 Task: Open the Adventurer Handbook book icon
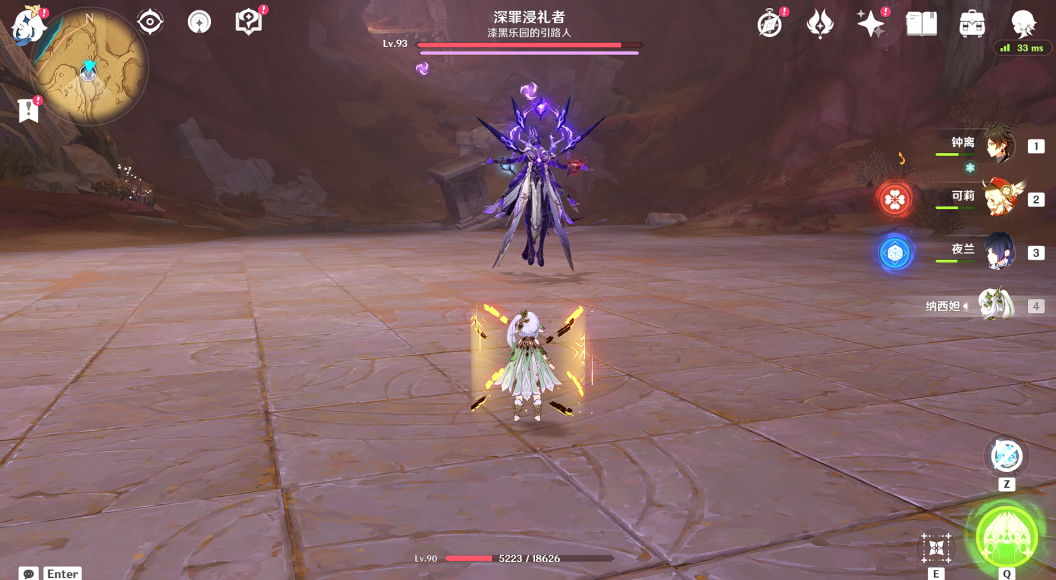coord(921,24)
